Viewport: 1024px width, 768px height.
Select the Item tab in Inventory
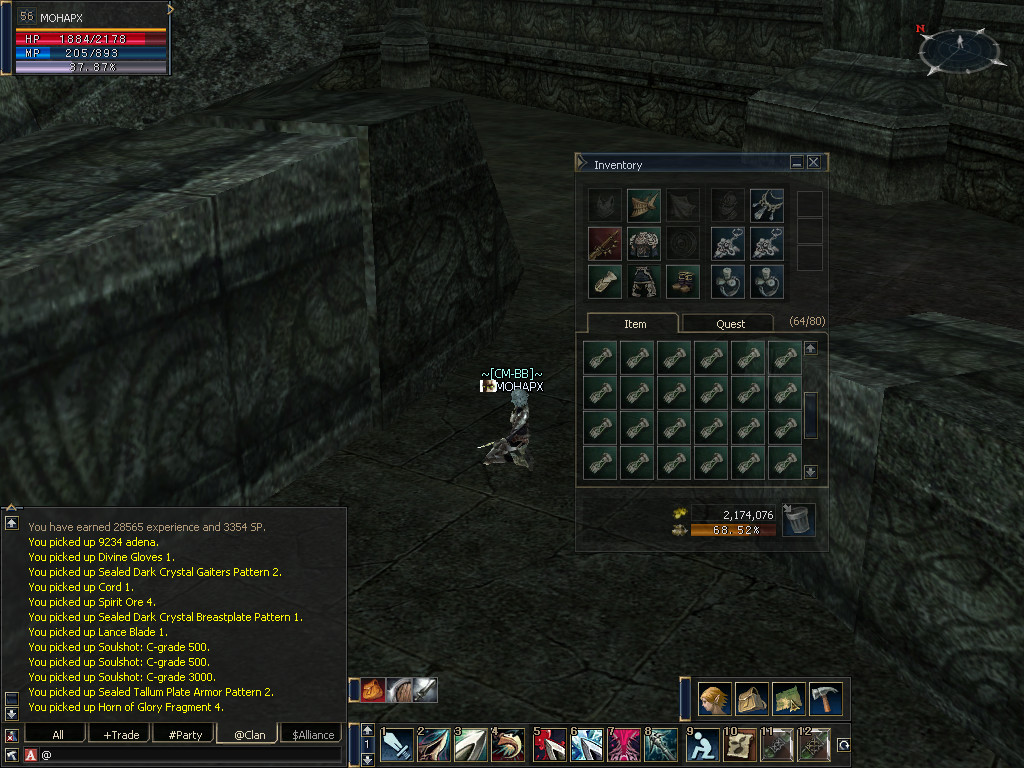[635, 324]
